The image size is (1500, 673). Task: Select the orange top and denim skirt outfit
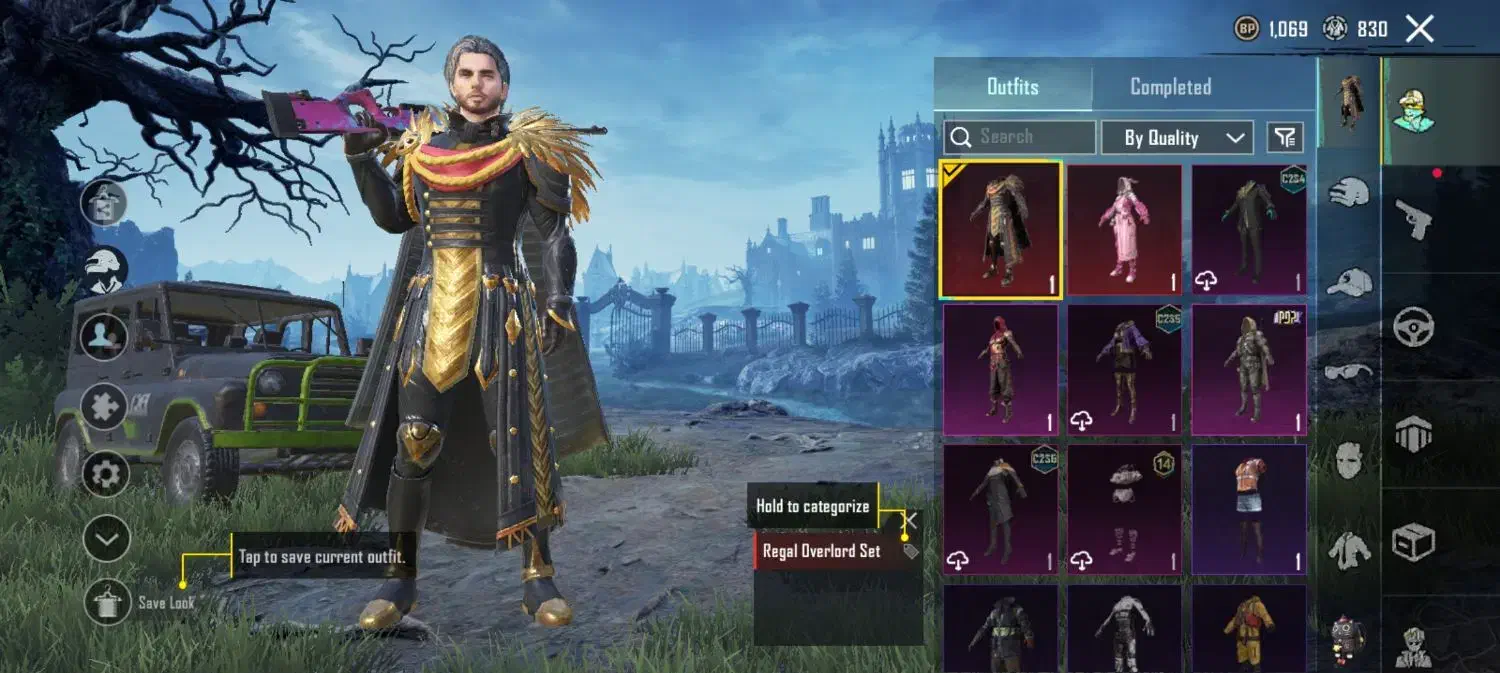pos(1249,510)
